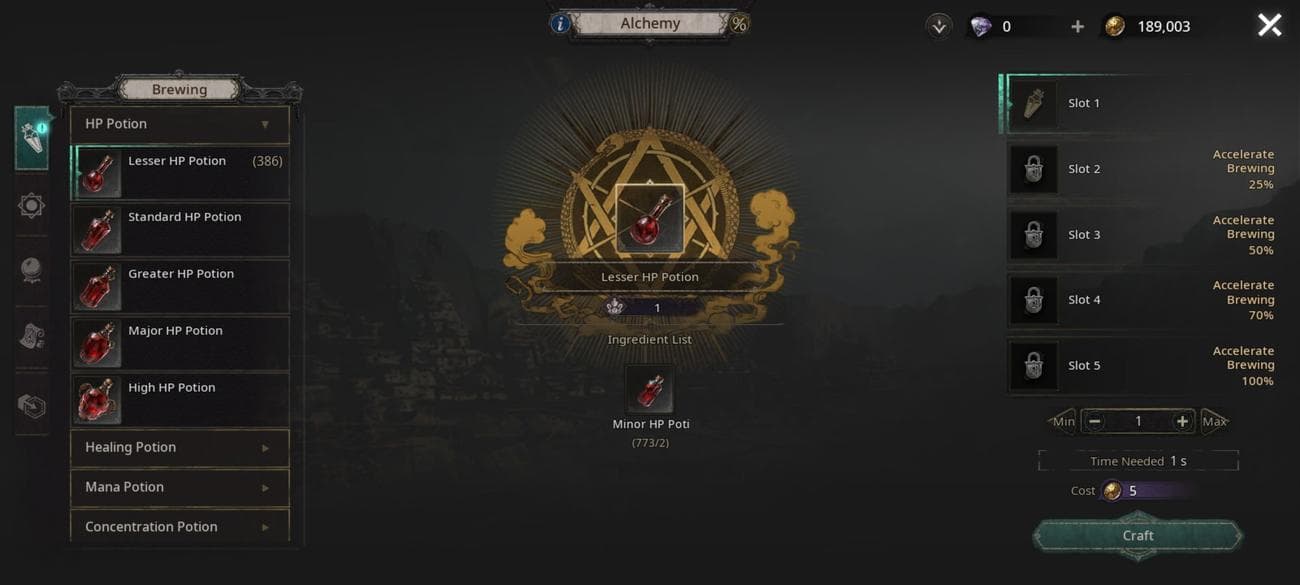Decrease craft quantity with the minus button
Screen dimensions: 1300x585
[1095, 422]
